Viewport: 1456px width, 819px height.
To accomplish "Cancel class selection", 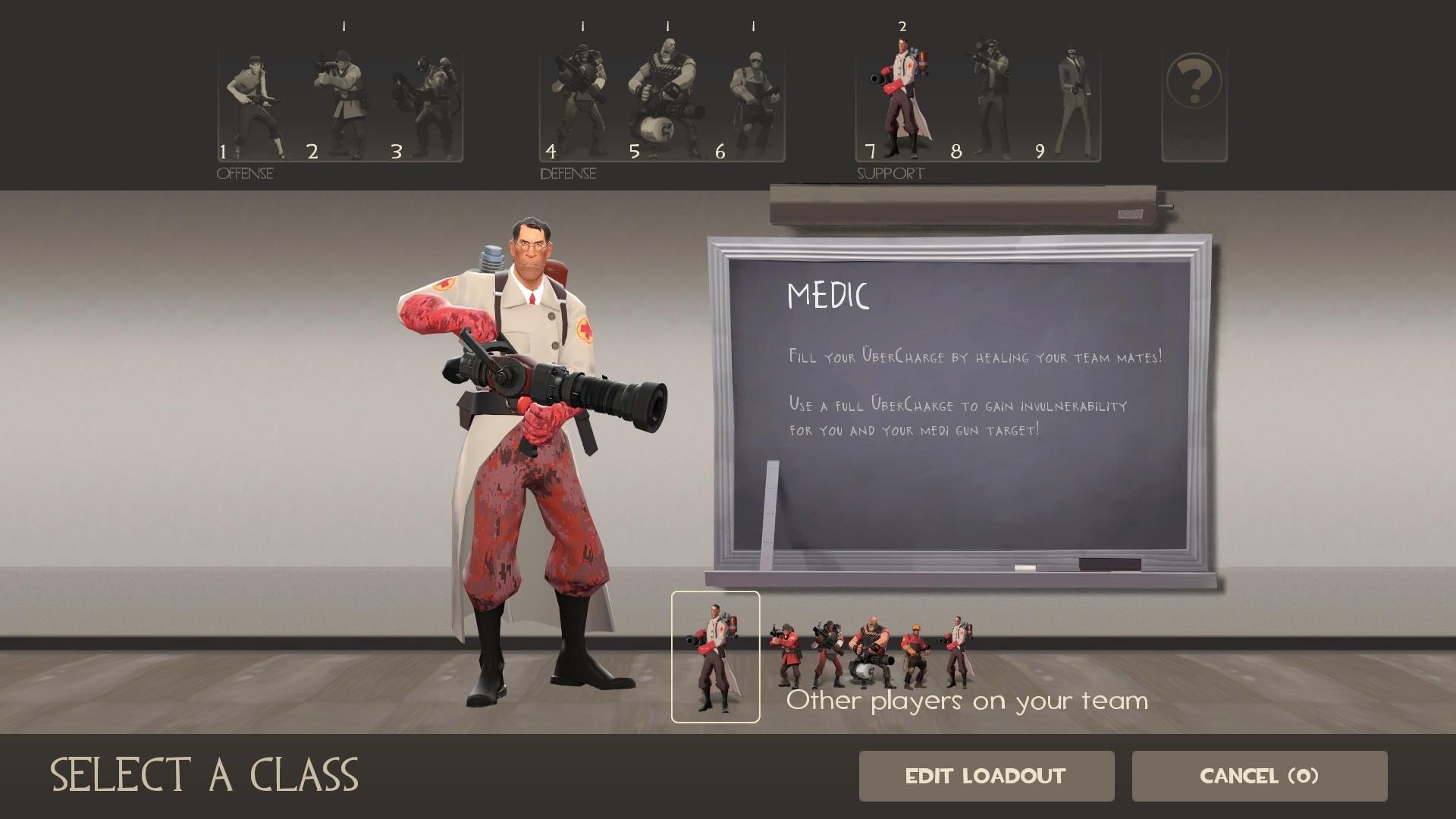I will (1259, 776).
